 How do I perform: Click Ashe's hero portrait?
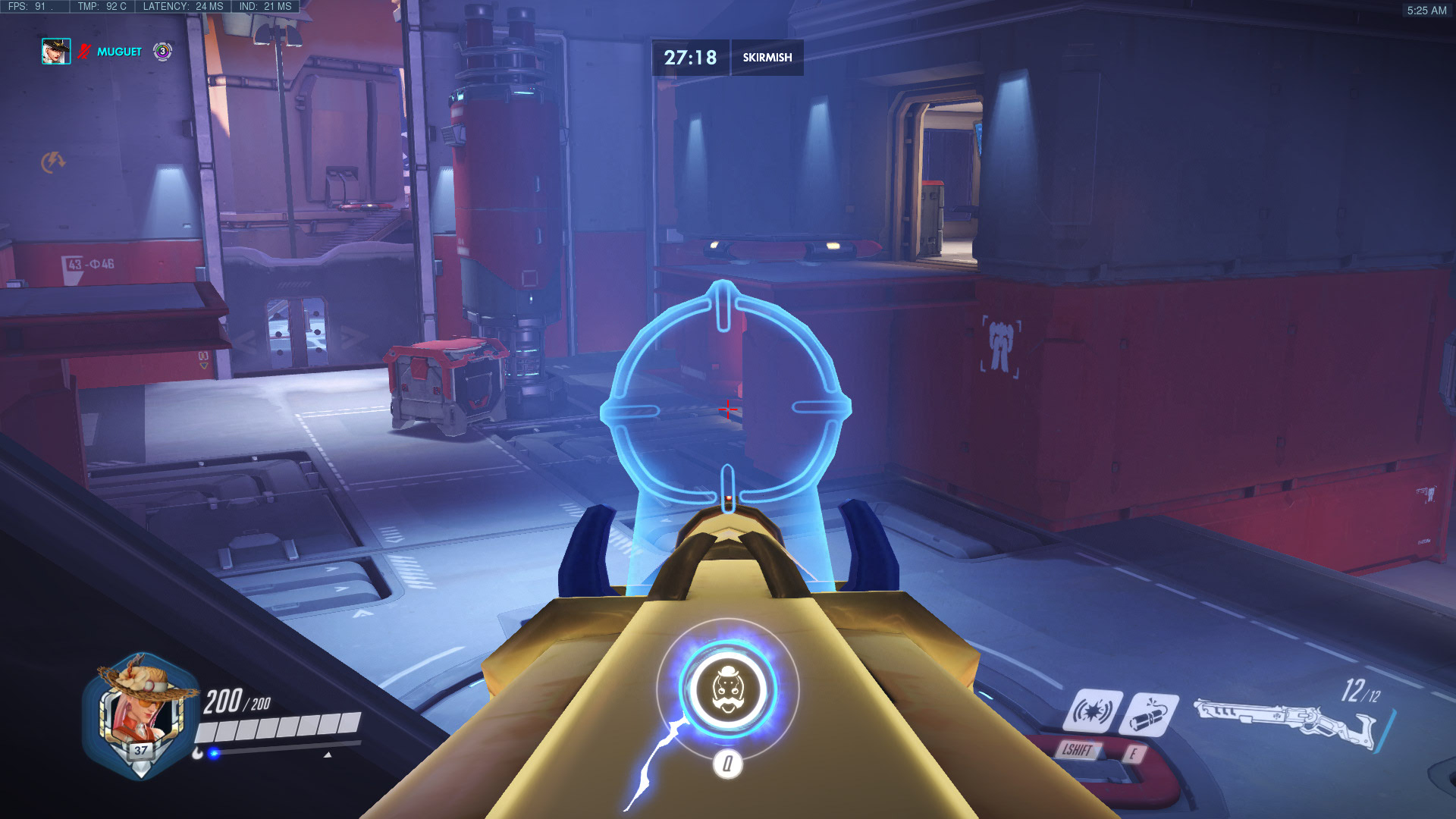pos(140,717)
